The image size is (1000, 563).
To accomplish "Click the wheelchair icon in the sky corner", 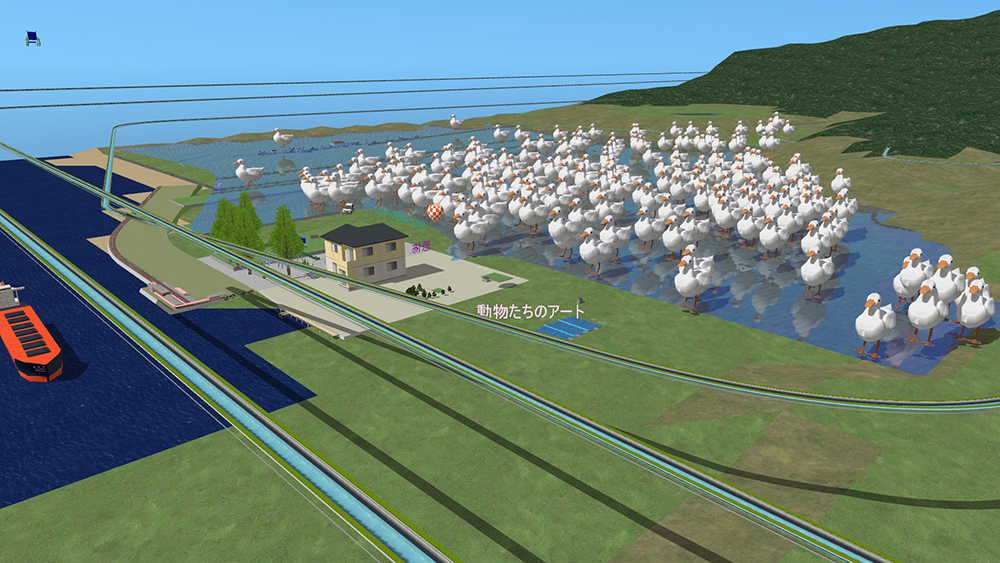I will (33, 38).
